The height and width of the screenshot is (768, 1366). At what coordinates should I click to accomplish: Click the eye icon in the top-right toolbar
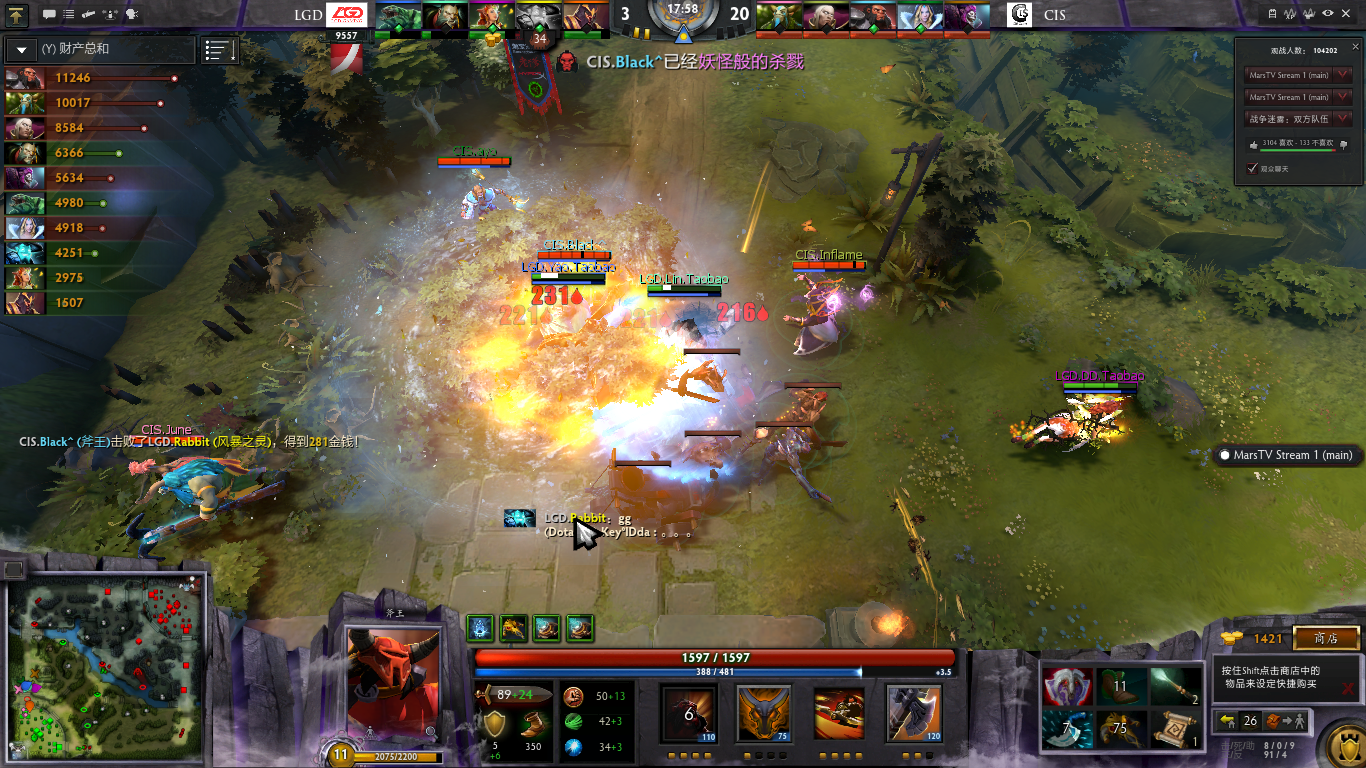tap(1328, 14)
